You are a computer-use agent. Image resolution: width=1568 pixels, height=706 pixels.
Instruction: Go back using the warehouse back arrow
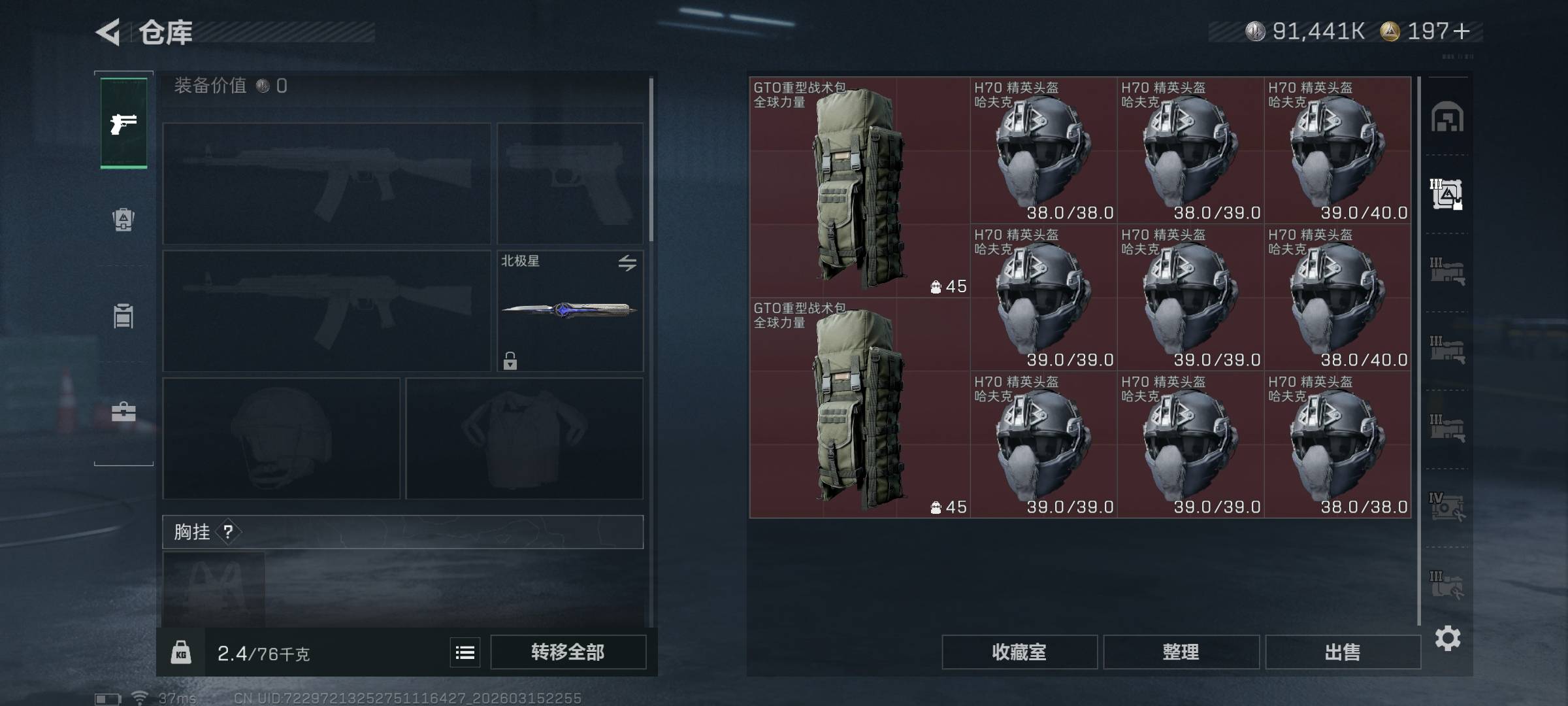[x=108, y=32]
